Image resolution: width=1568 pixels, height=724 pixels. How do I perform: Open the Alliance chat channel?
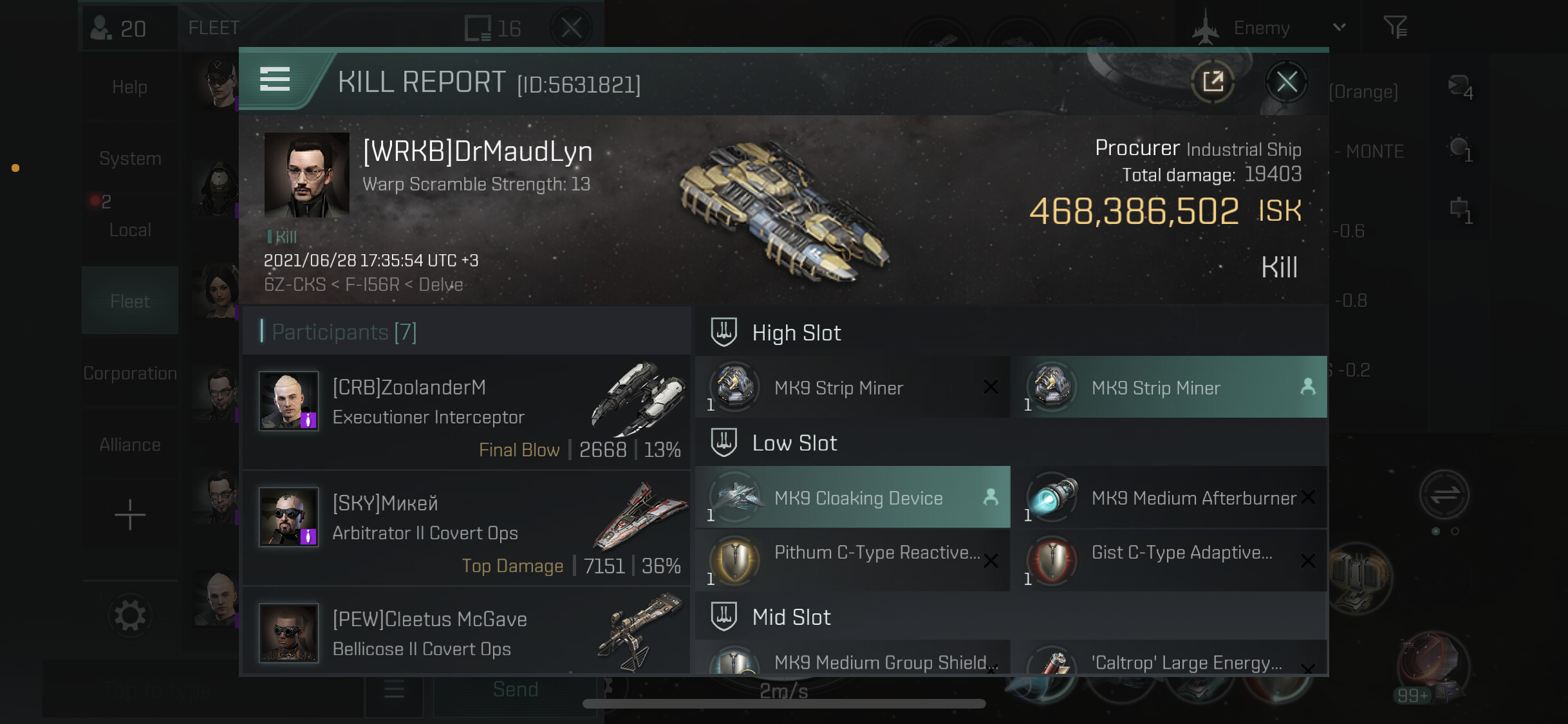(130, 445)
